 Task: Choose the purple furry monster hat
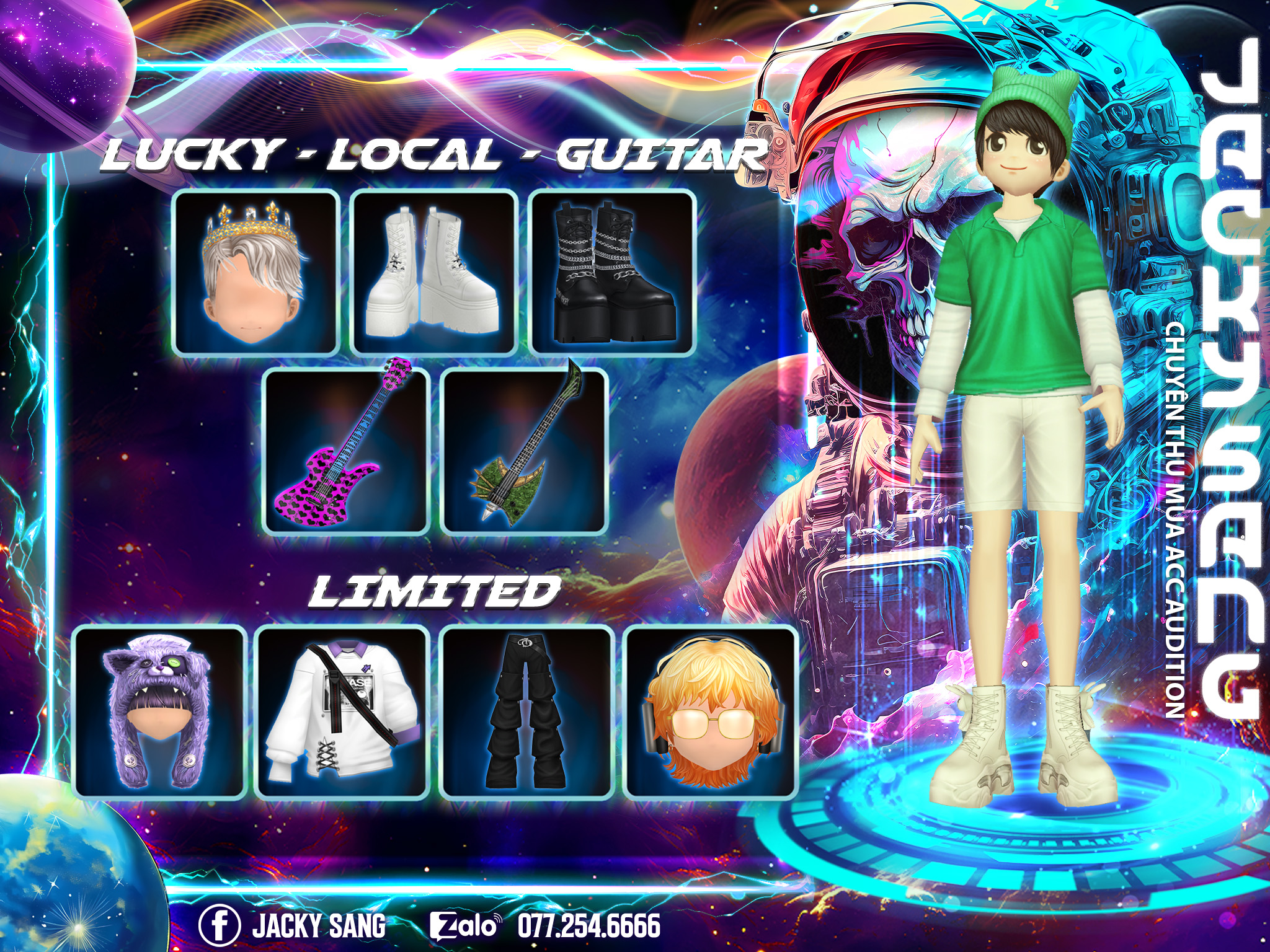pyautogui.click(x=159, y=711)
